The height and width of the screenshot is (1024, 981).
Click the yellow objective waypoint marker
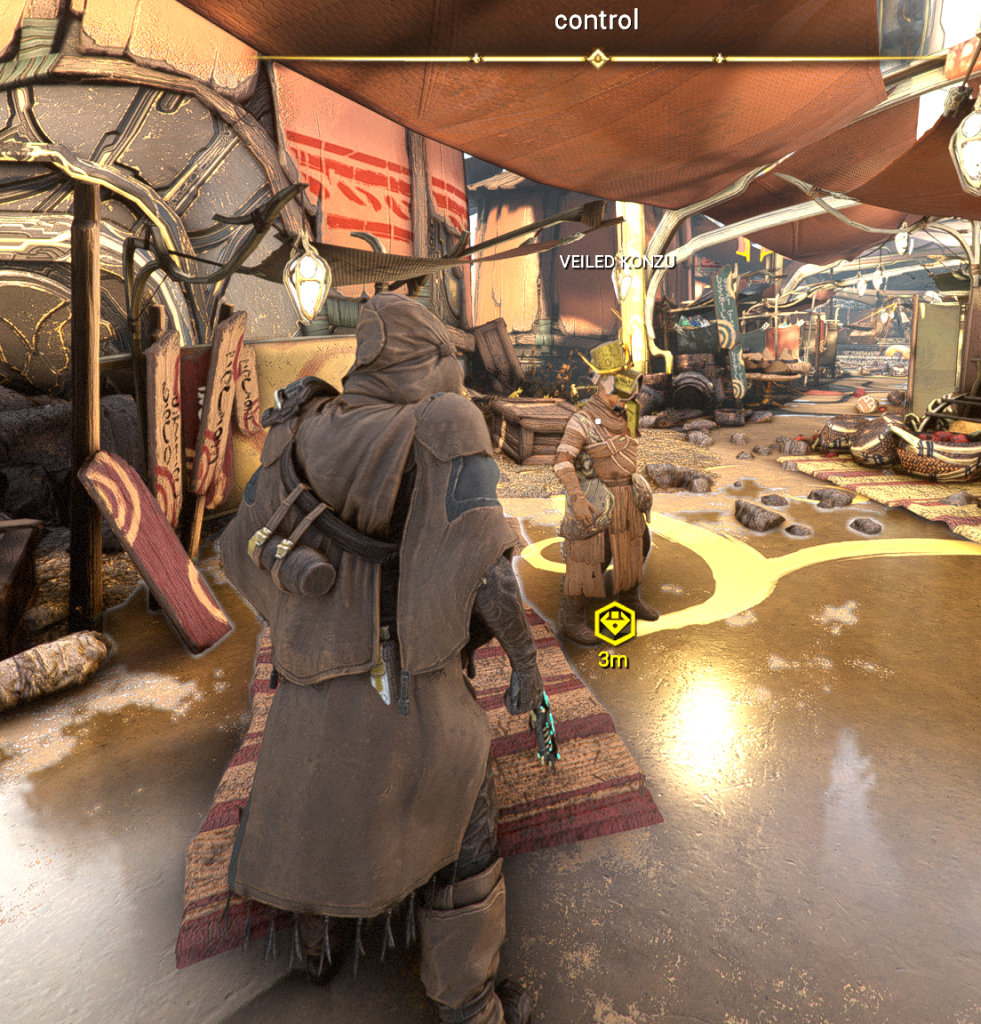pos(614,624)
